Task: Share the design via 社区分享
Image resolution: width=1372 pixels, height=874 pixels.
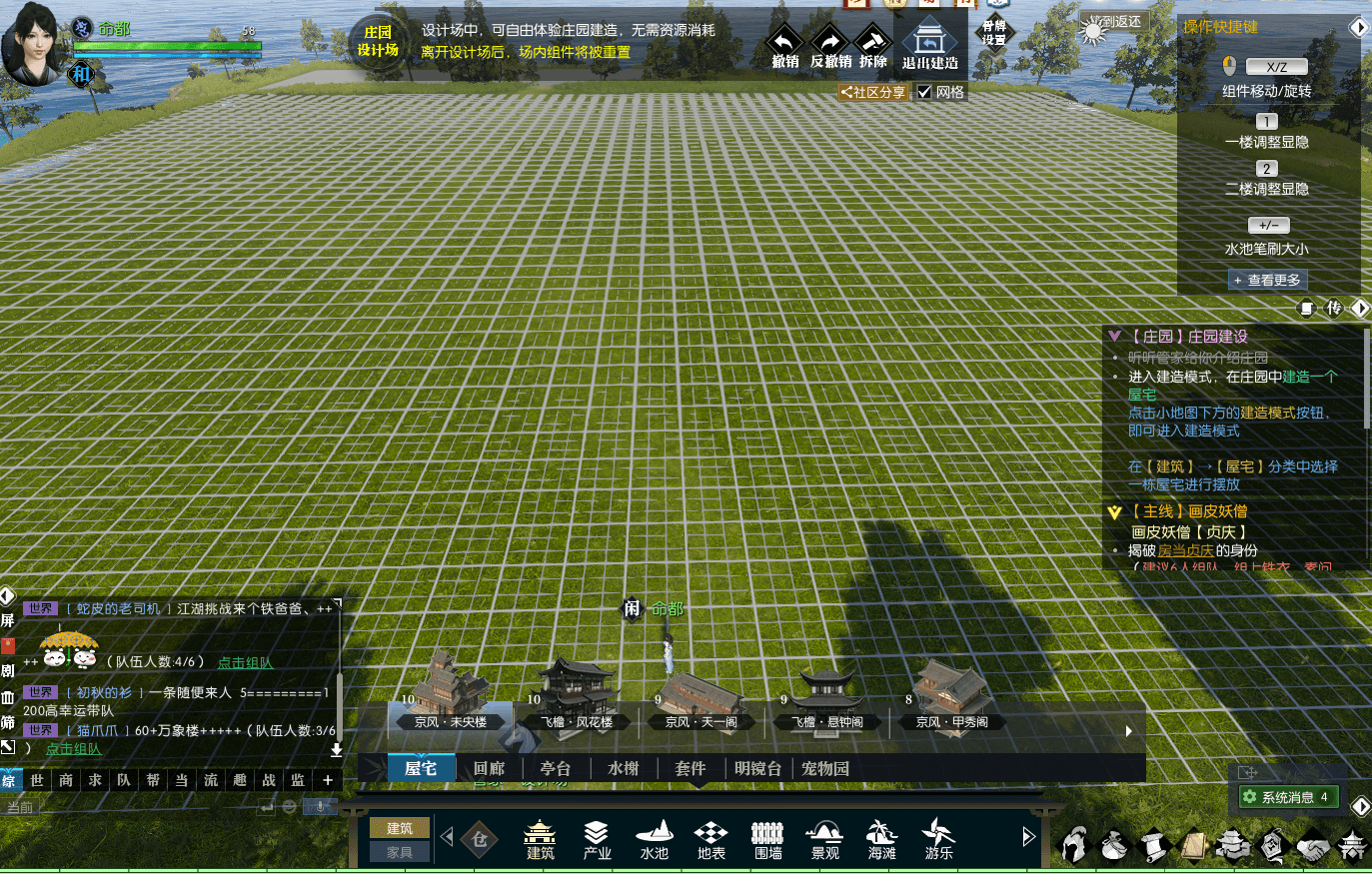Action: coord(873,92)
